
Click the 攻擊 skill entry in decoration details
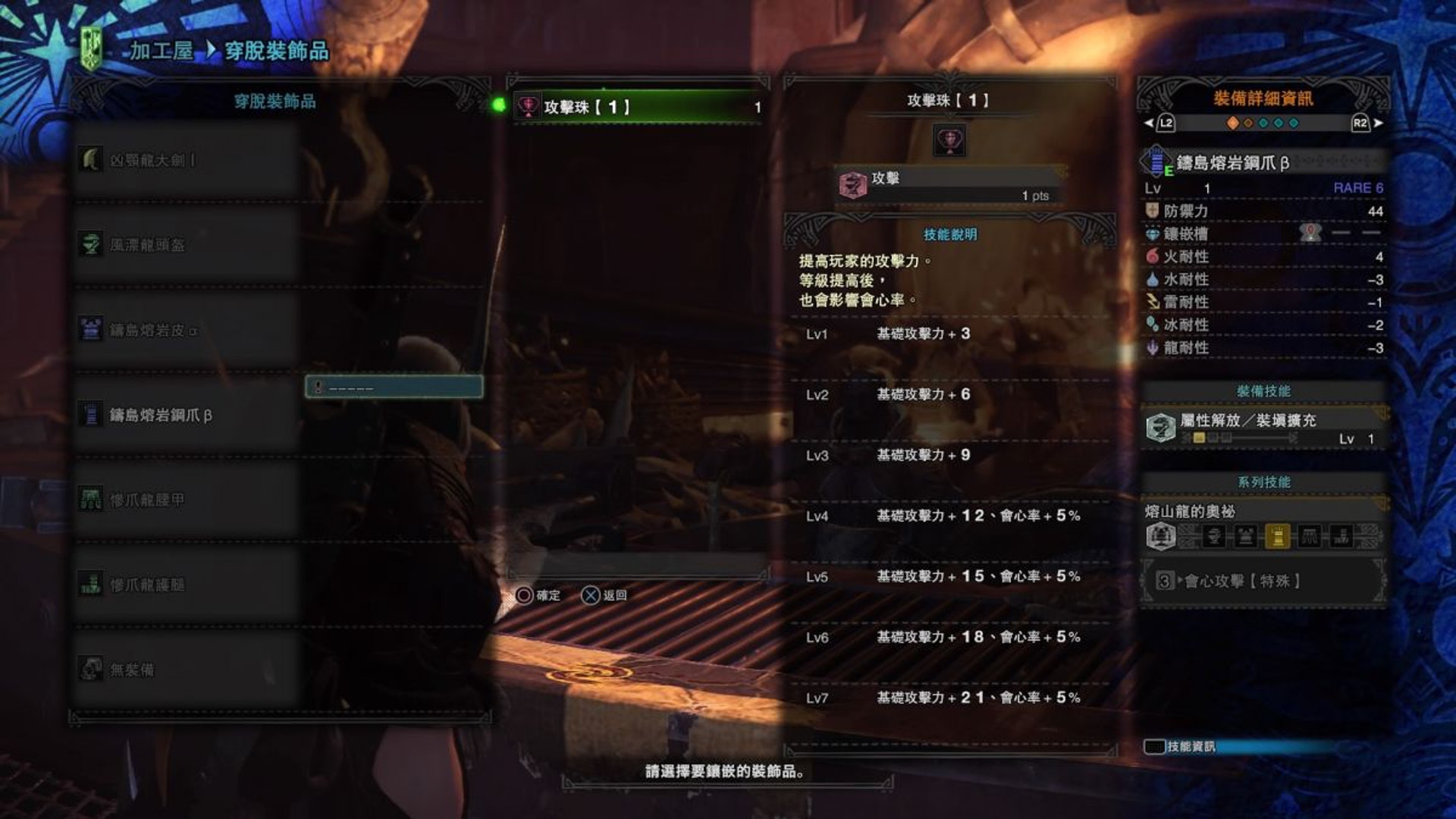948,184
